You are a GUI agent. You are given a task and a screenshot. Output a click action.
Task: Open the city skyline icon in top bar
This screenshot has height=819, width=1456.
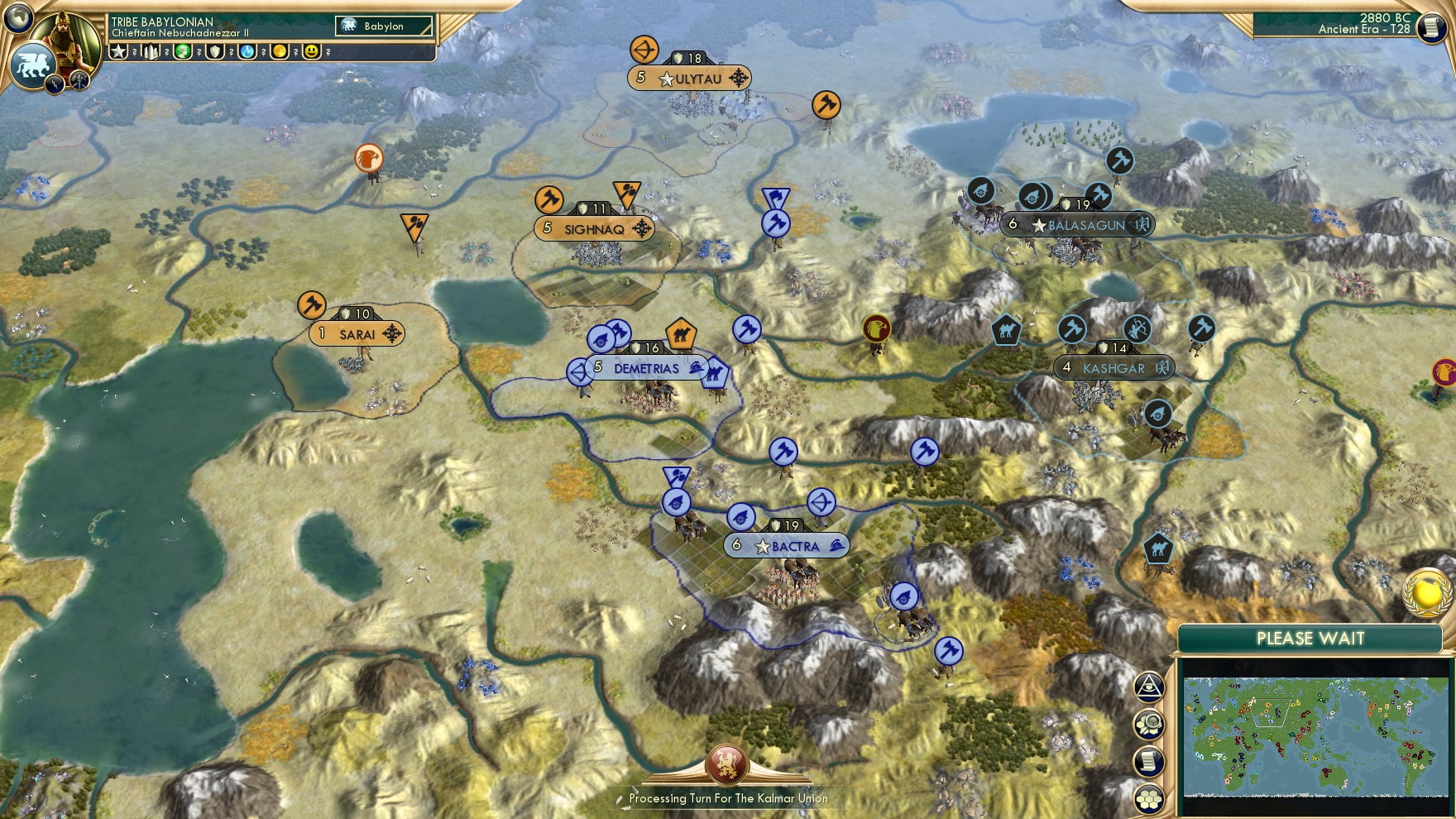point(151,52)
